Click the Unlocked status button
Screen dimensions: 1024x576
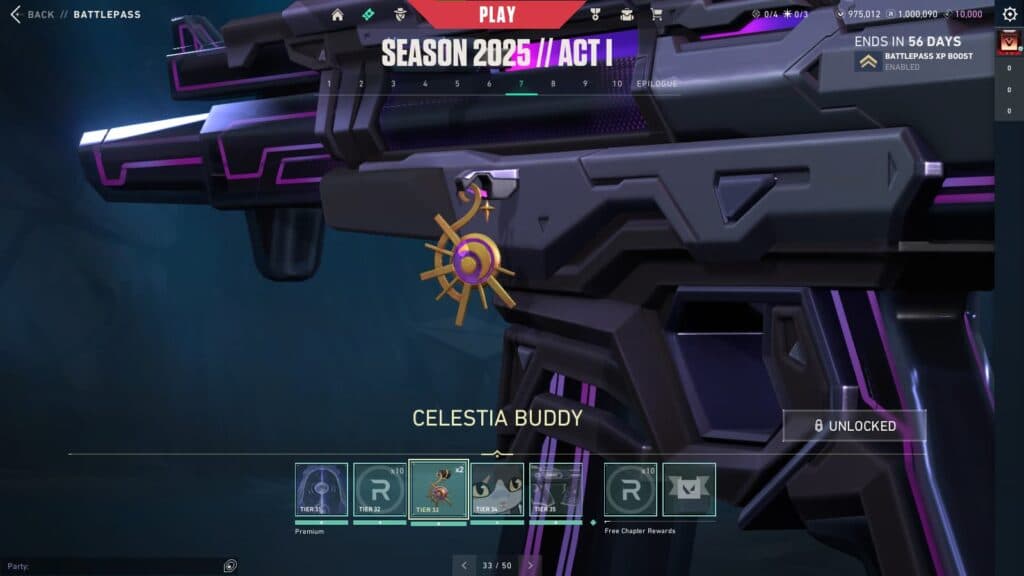(854, 426)
